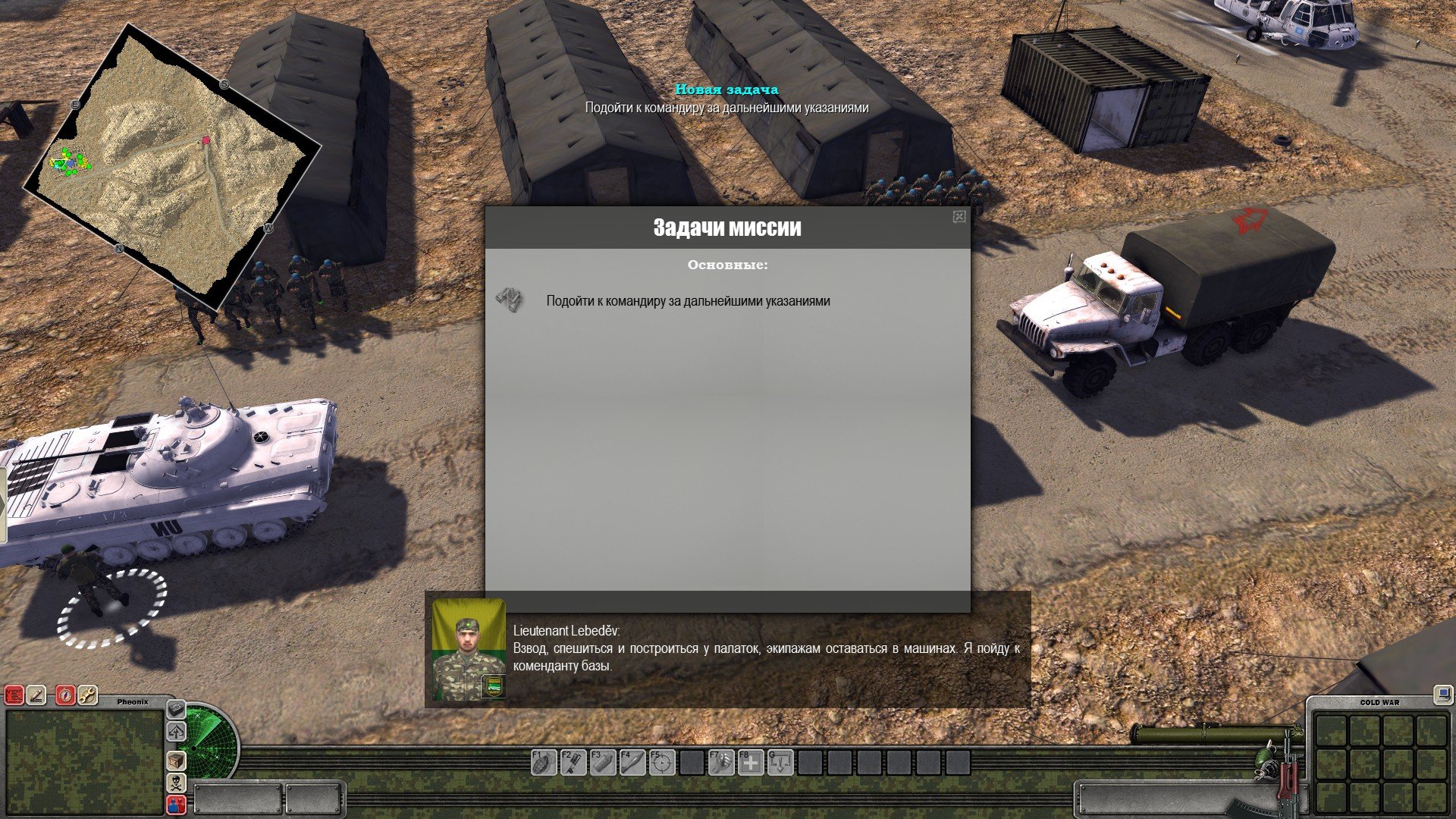This screenshot has width=1456, height=819.
Task: Activate the F5 crosshair aim action
Action: 661,762
